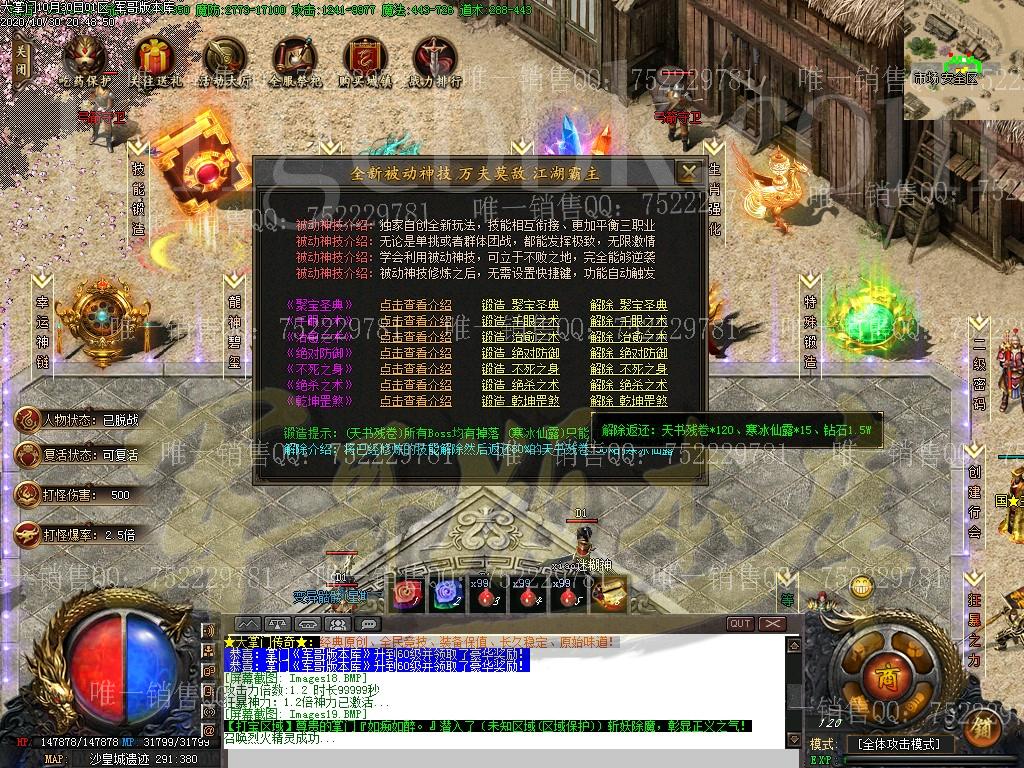Change the 全体攻击模式 attack mode
The width and height of the screenshot is (1024, 768).
click(x=898, y=745)
